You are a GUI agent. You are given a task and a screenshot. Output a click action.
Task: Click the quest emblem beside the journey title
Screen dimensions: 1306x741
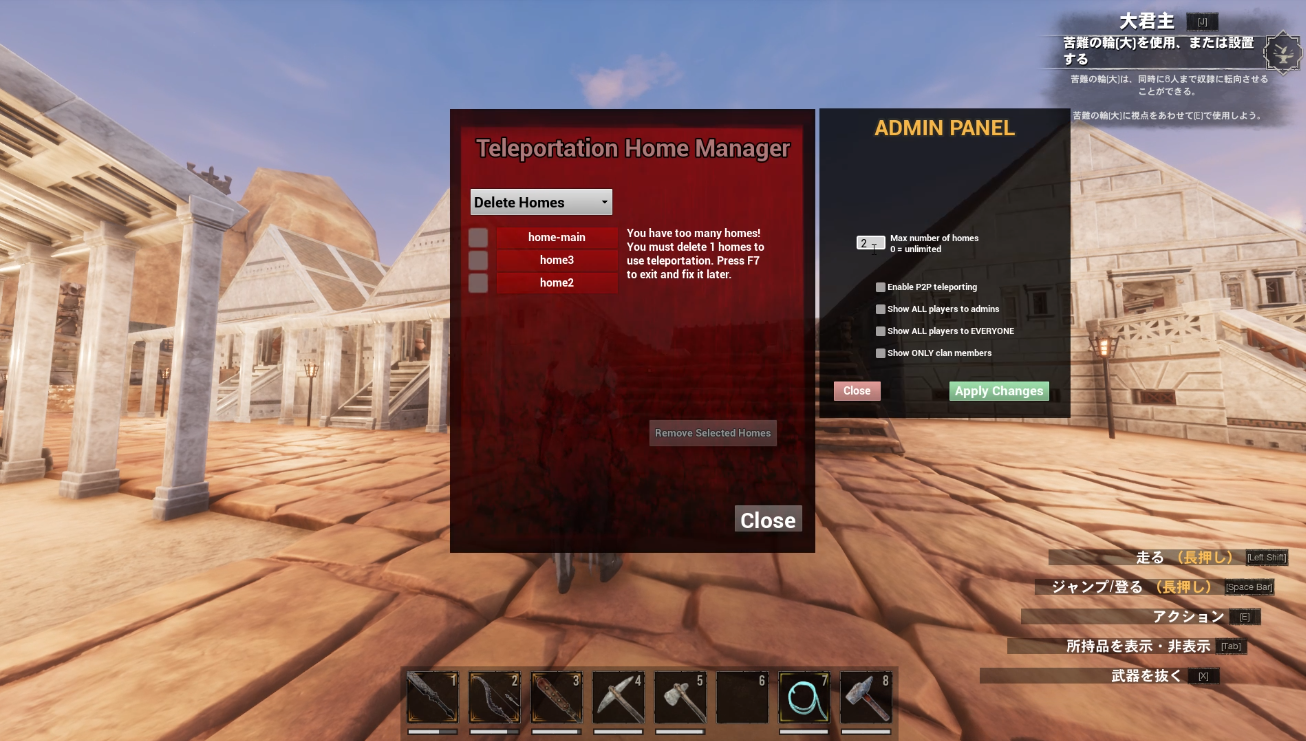point(1281,51)
